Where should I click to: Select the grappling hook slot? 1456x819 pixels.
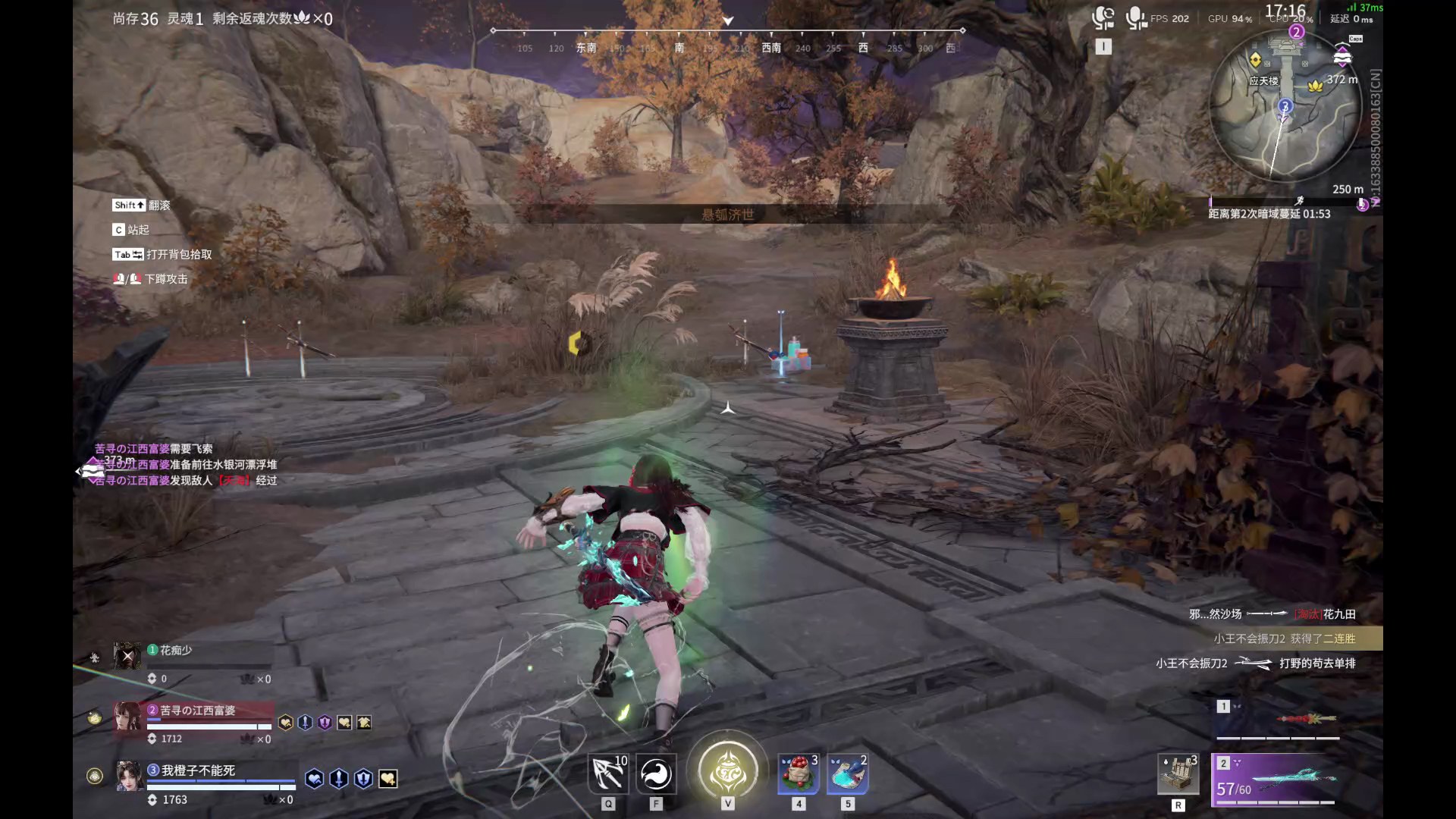[608, 774]
